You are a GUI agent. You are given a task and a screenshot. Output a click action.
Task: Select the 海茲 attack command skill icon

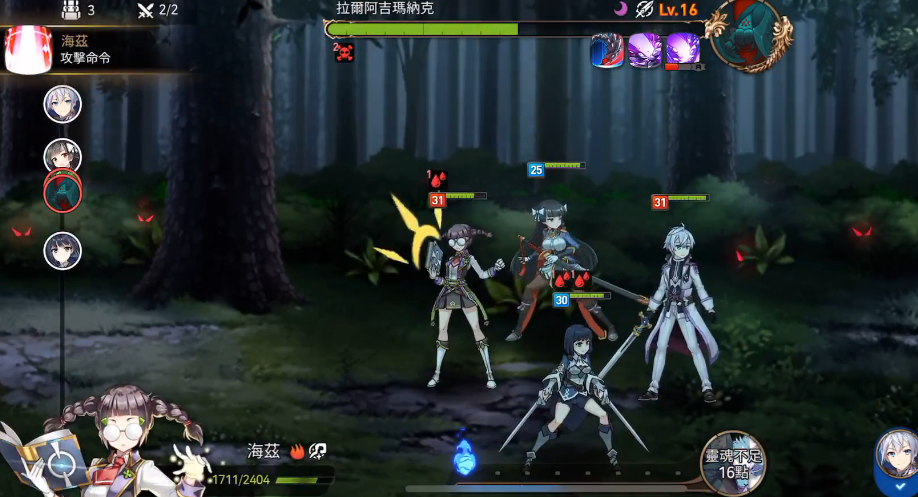tap(28, 50)
